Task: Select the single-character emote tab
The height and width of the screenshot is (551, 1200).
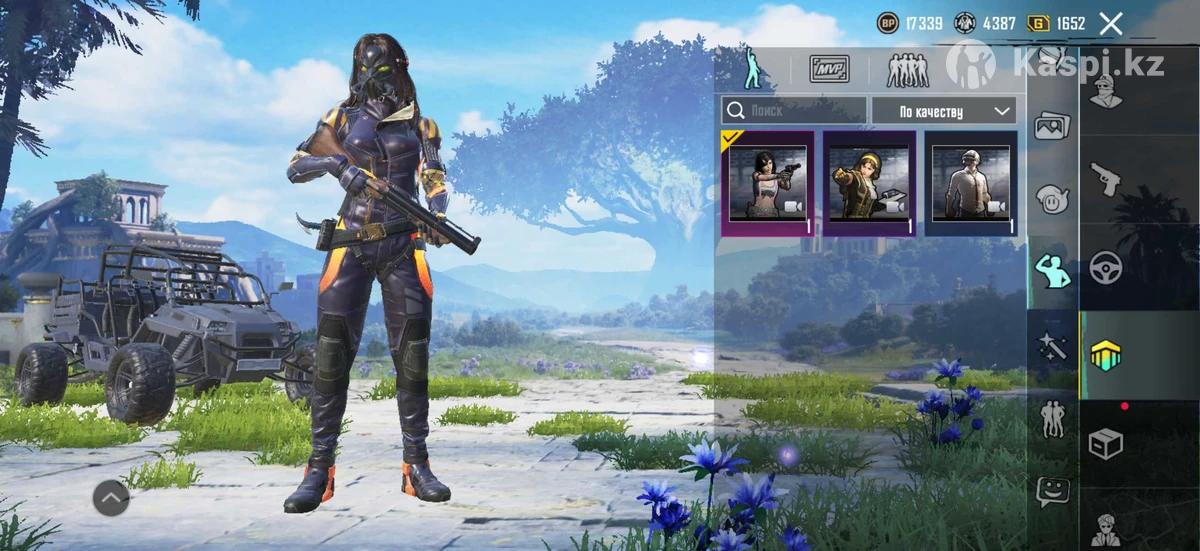Action: pos(751,68)
